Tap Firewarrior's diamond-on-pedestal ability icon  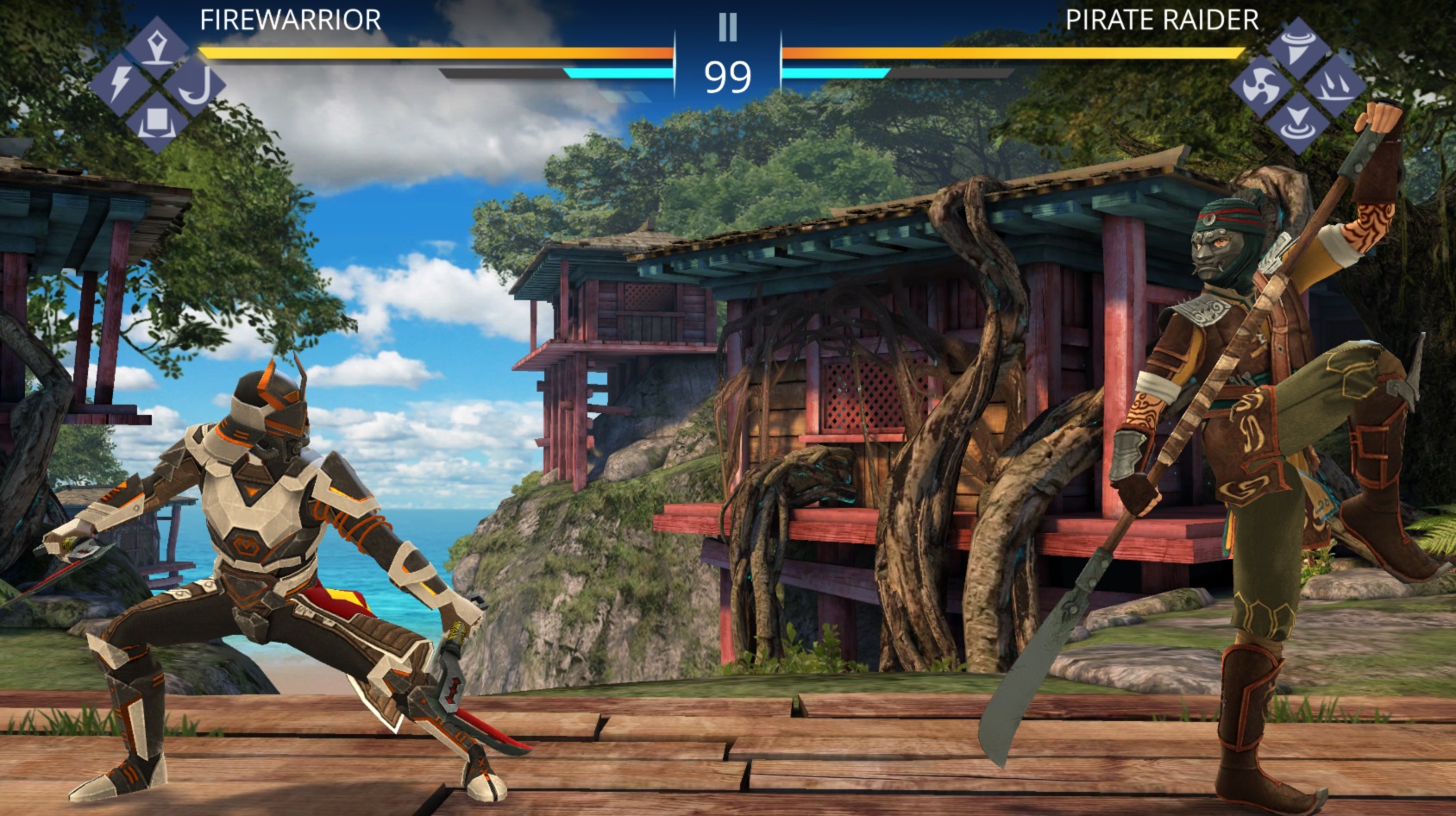[x=156, y=46]
